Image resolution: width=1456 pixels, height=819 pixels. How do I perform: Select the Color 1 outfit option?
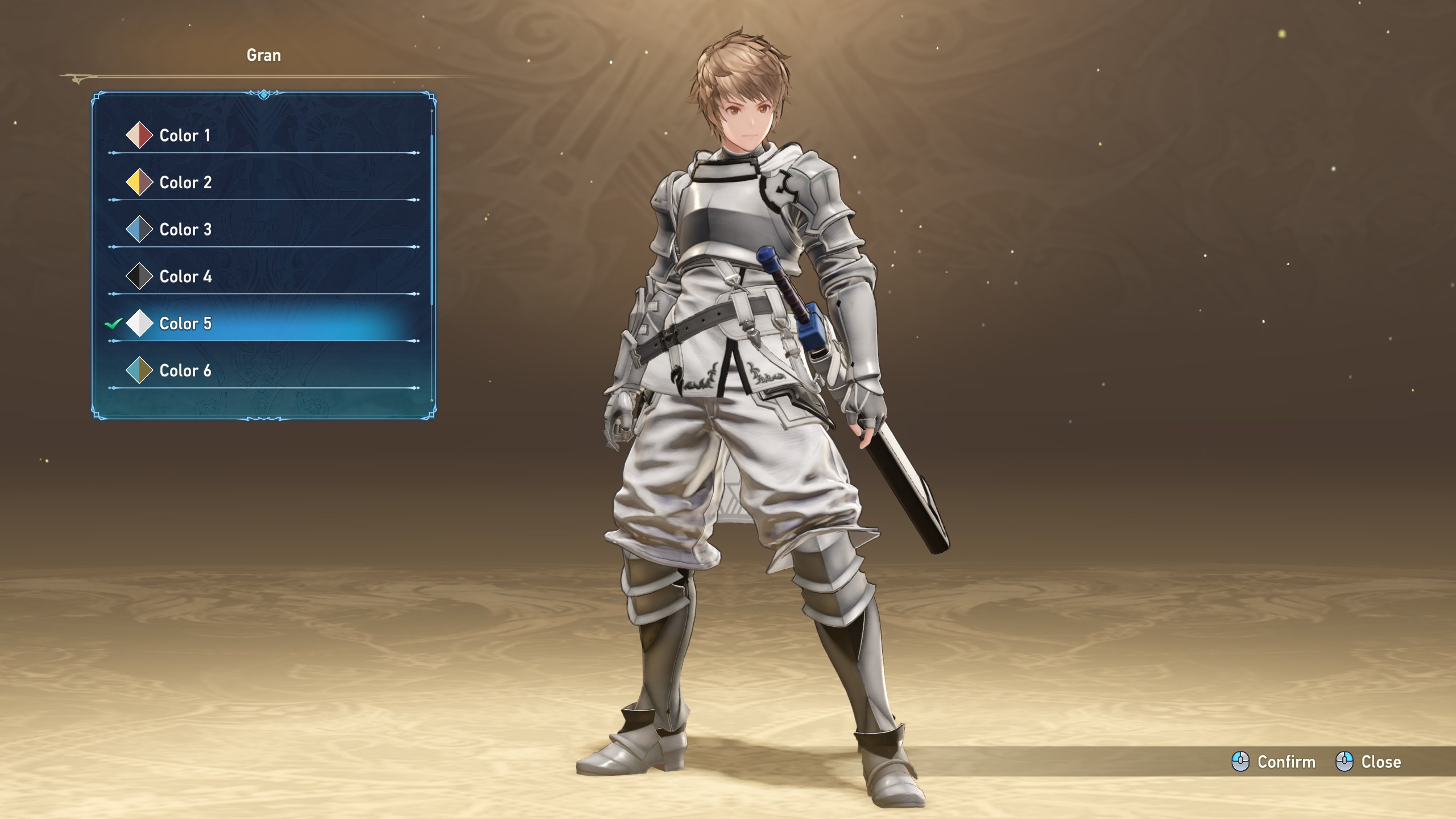(185, 135)
